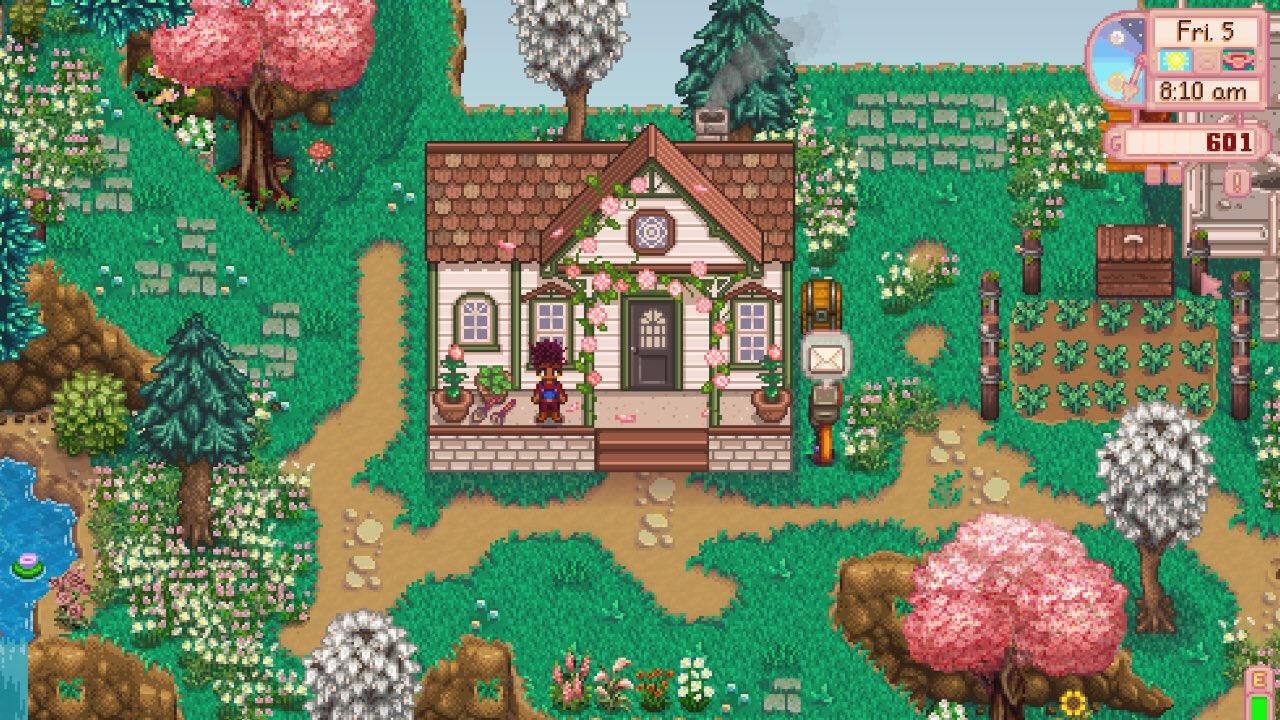Open the quest journal exclamation icon
Screen dimensions: 1280x720
pyautogui.click(x=1237, y=182)
